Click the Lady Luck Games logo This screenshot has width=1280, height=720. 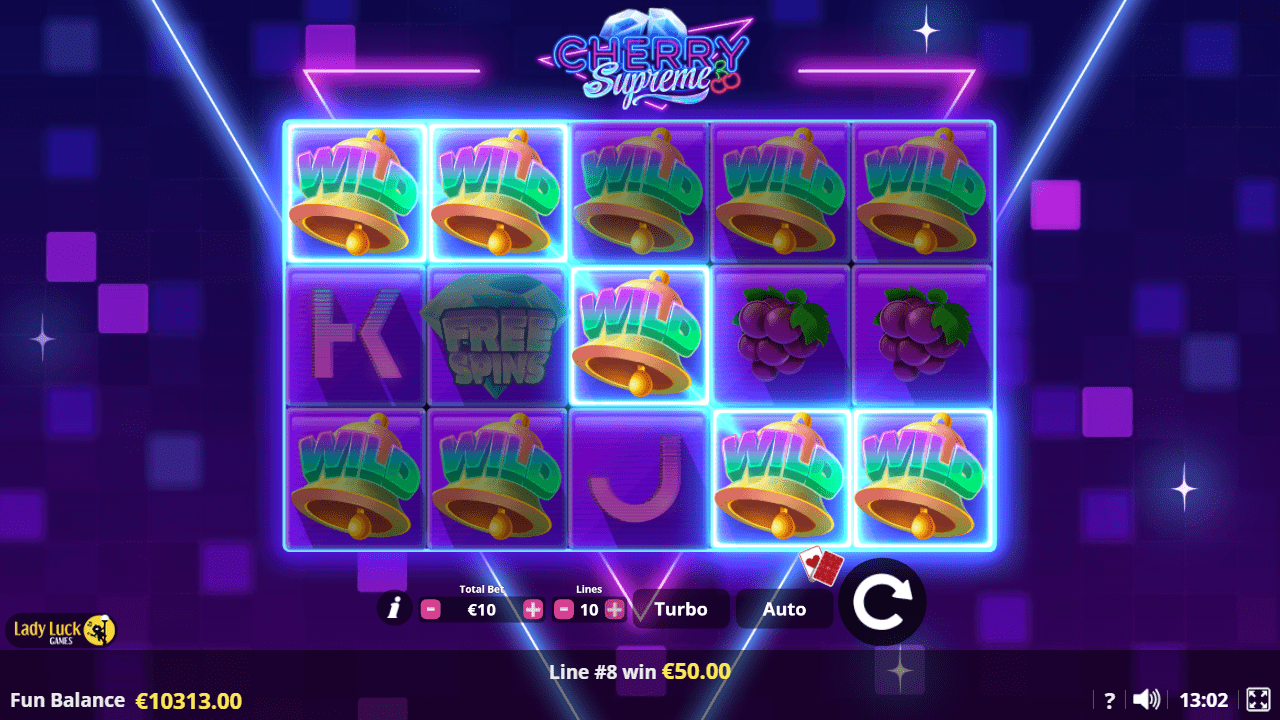coord(60,630)
